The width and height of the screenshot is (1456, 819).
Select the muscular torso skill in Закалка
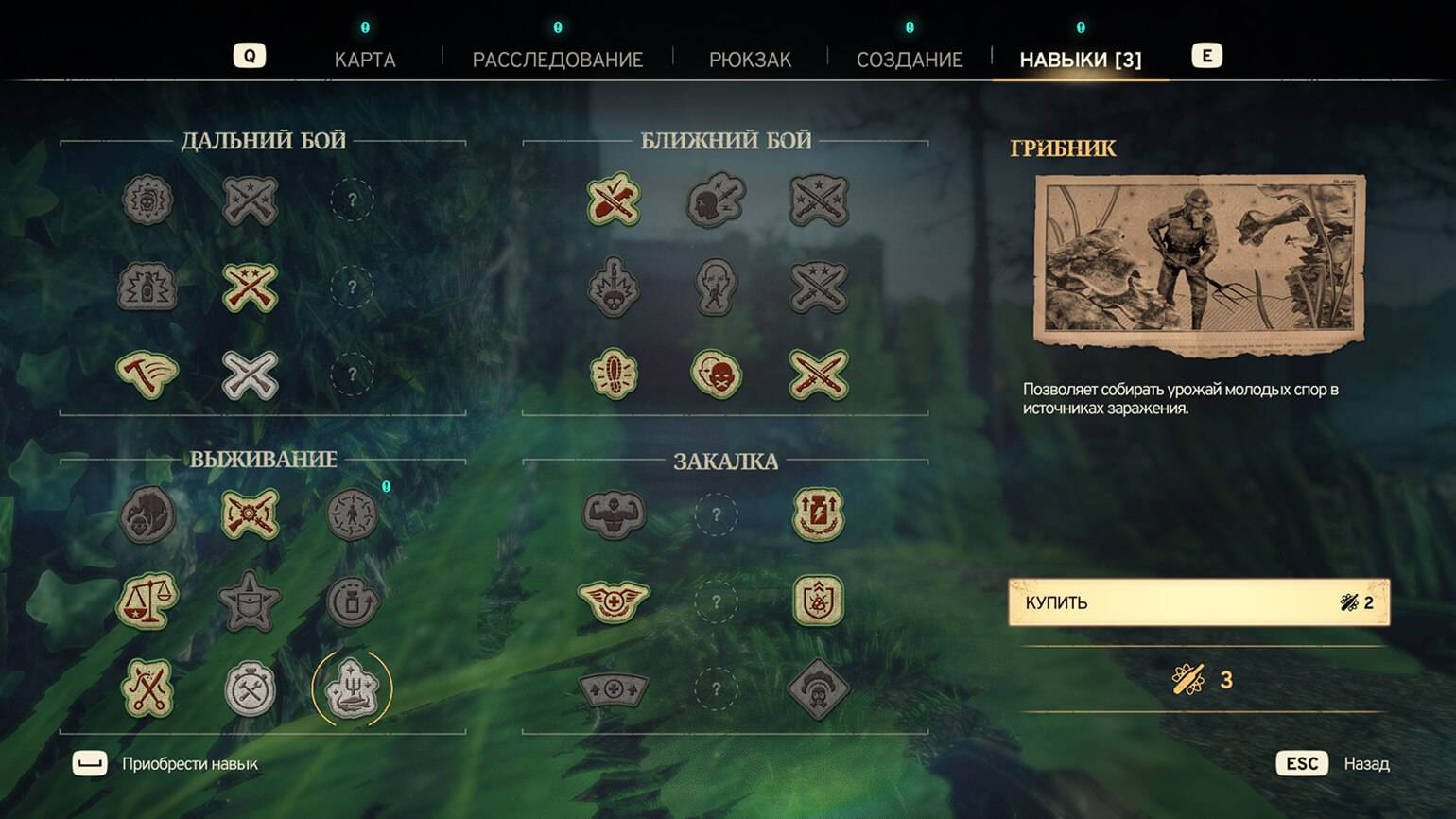[x=614, y=514]
